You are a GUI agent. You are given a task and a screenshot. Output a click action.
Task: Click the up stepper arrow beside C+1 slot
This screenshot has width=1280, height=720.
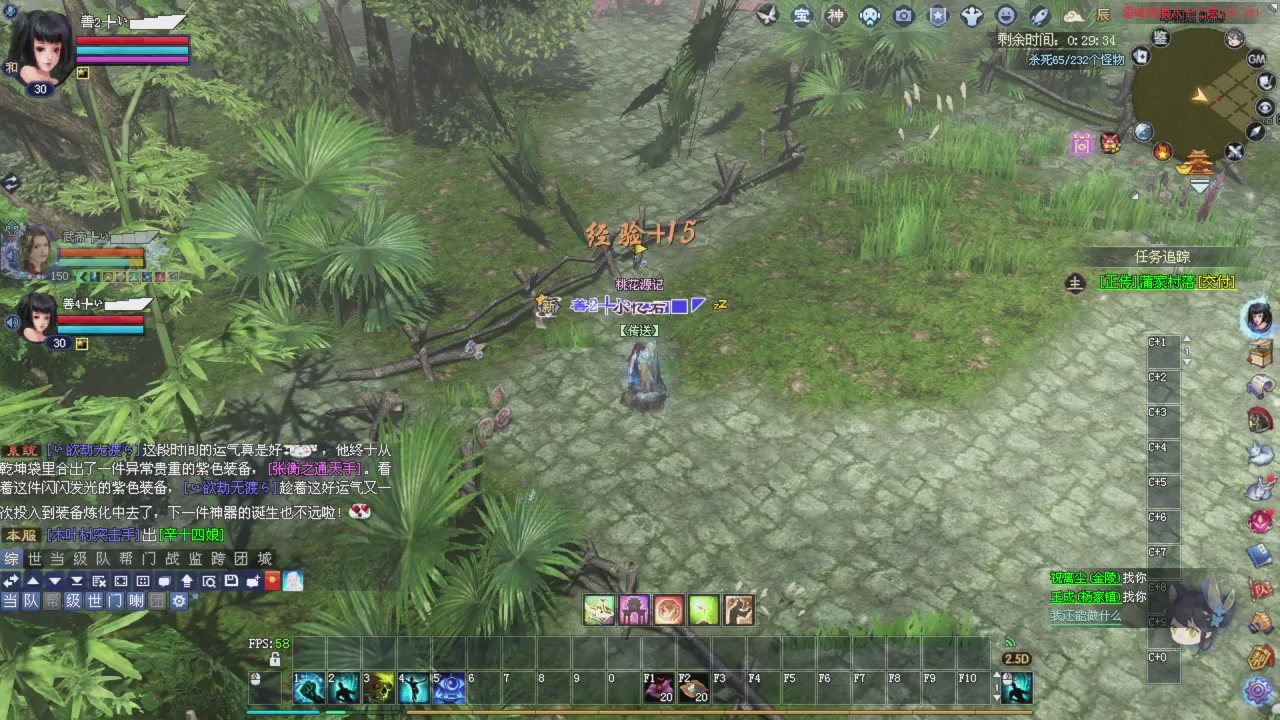[x=1187, y=338]
